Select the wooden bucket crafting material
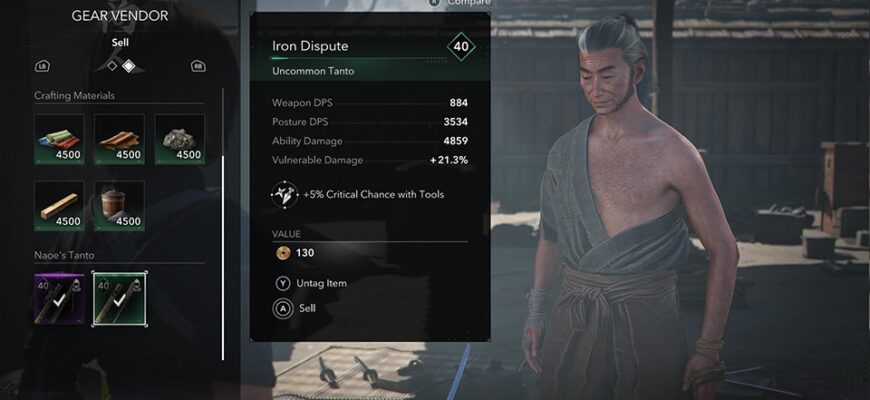This screenshot has height=400, width=870. 120,205
